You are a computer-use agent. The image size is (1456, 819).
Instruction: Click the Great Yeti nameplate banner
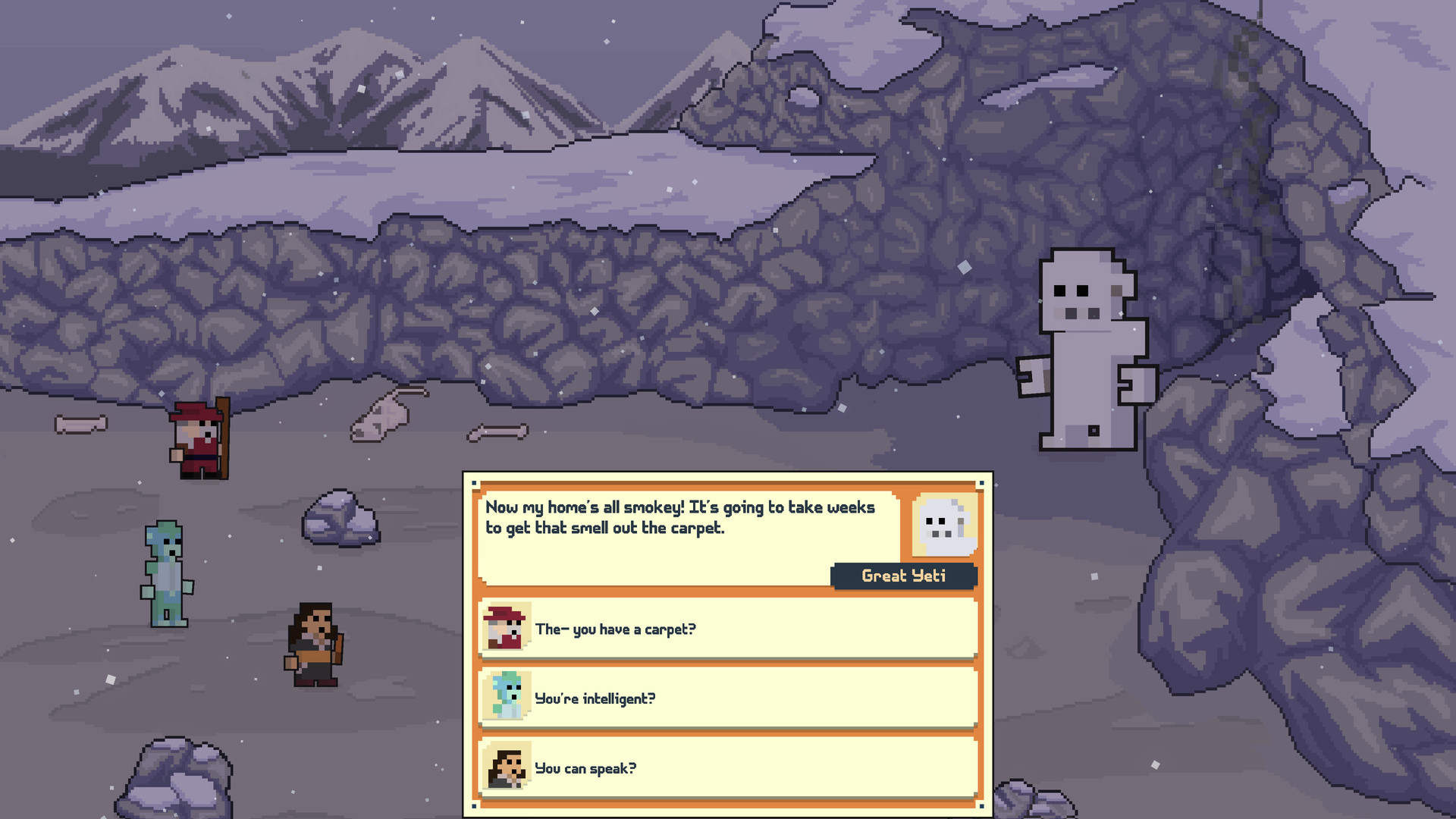click(x=904, y=576)
